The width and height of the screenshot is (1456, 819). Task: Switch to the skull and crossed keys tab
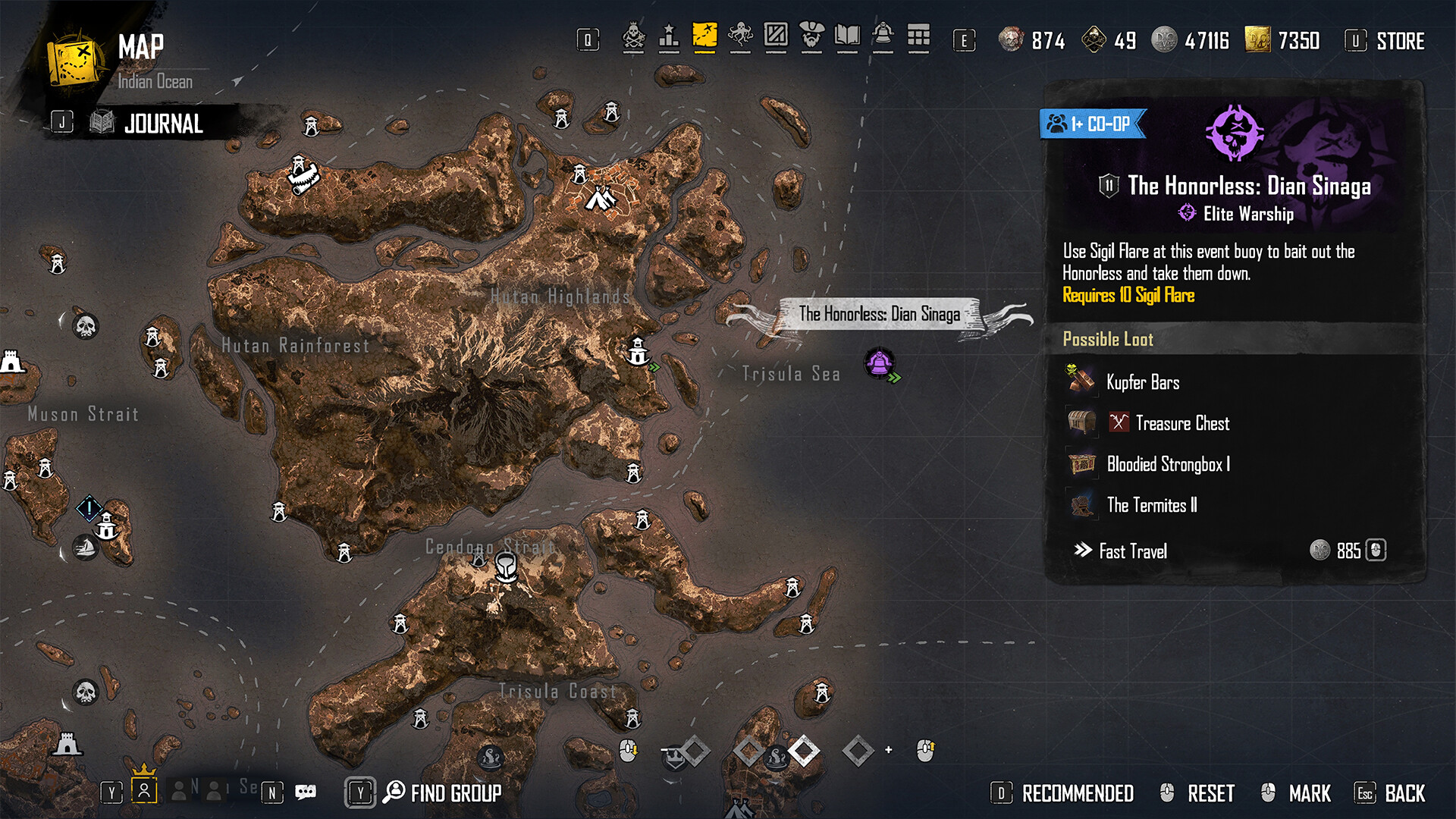click(633, 36)
